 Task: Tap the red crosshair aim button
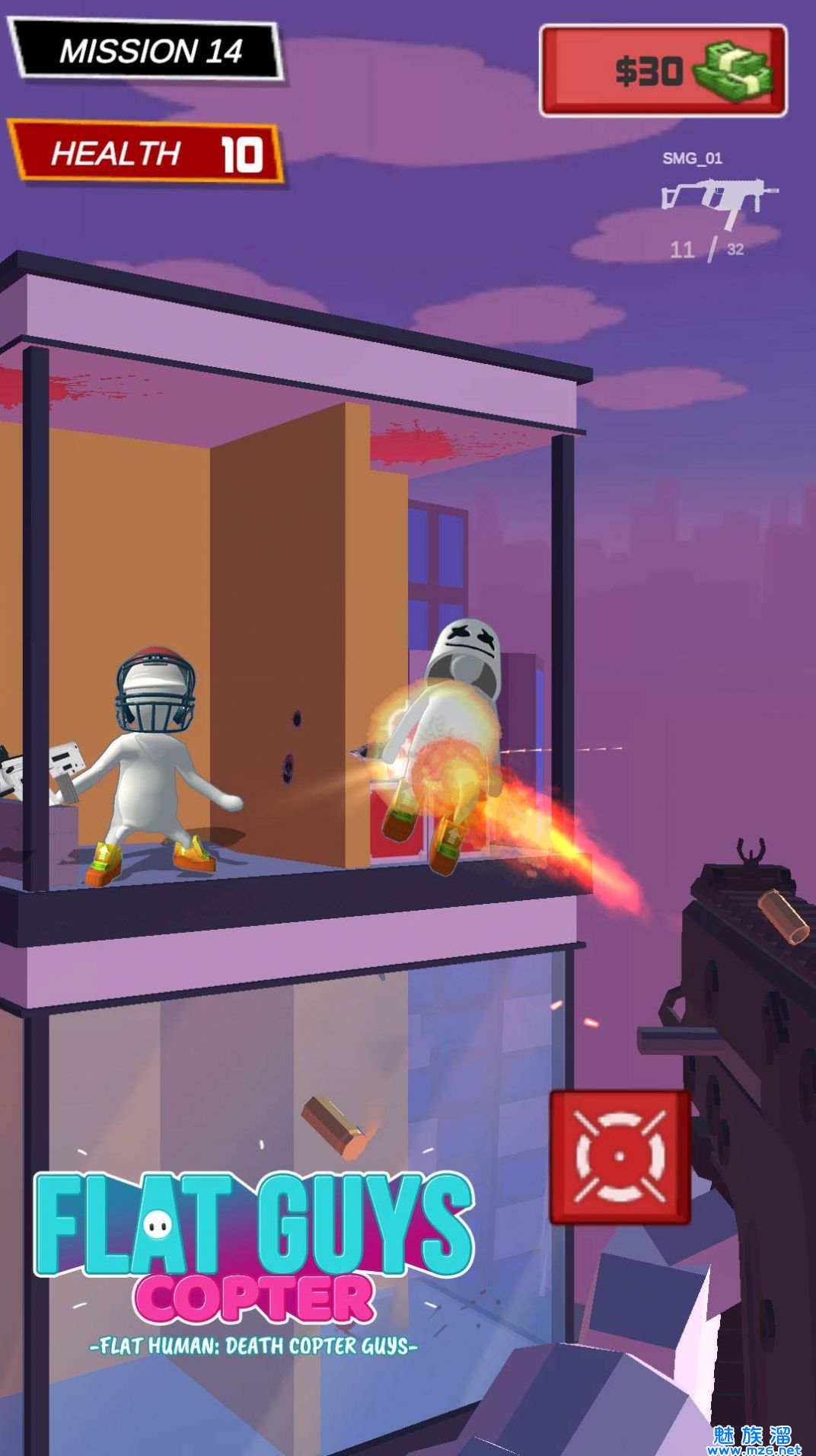(x=620, y=1157)
